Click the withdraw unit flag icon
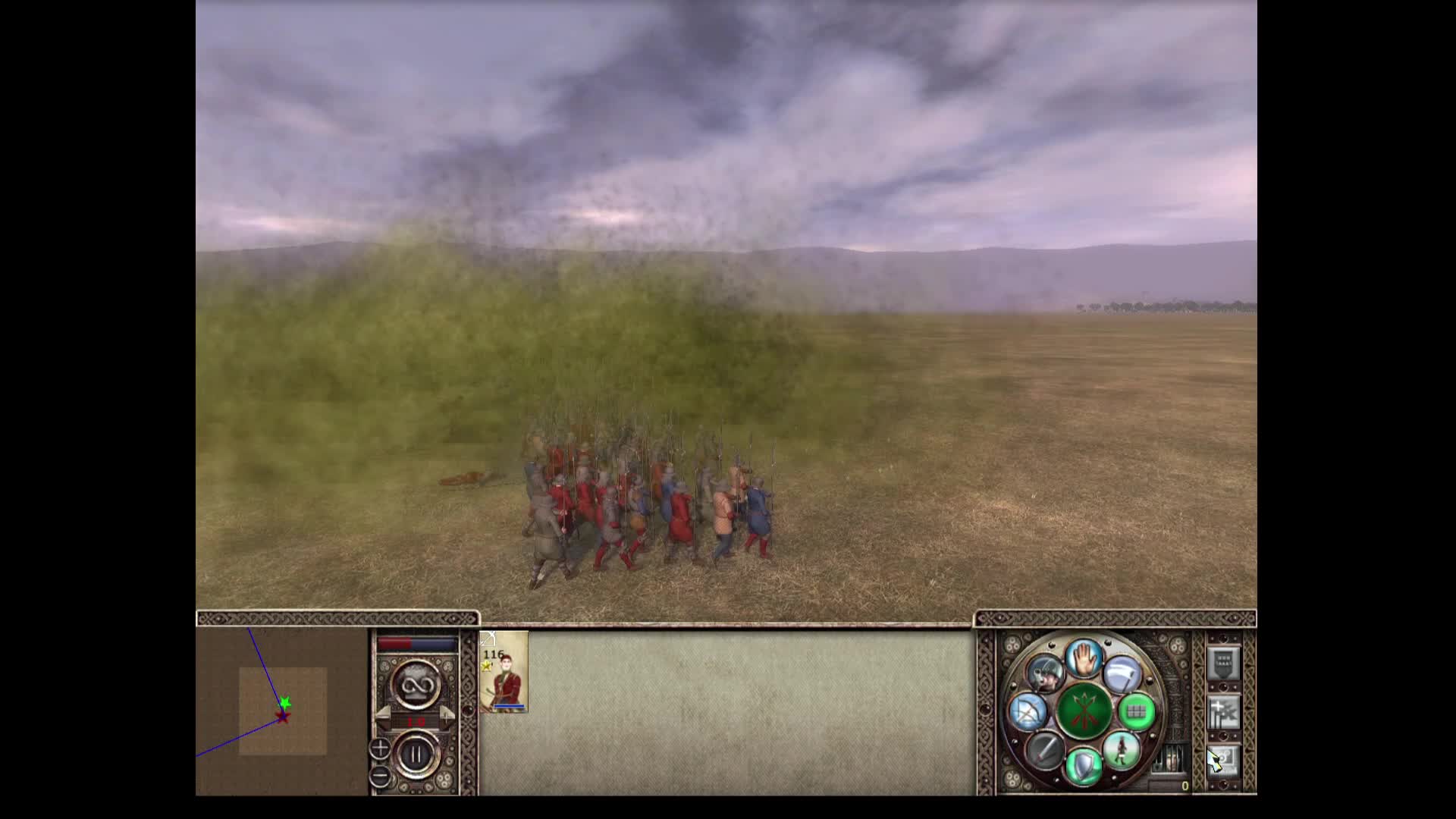The width and height of the screenshot is (1456, 819). (1123, 675)
